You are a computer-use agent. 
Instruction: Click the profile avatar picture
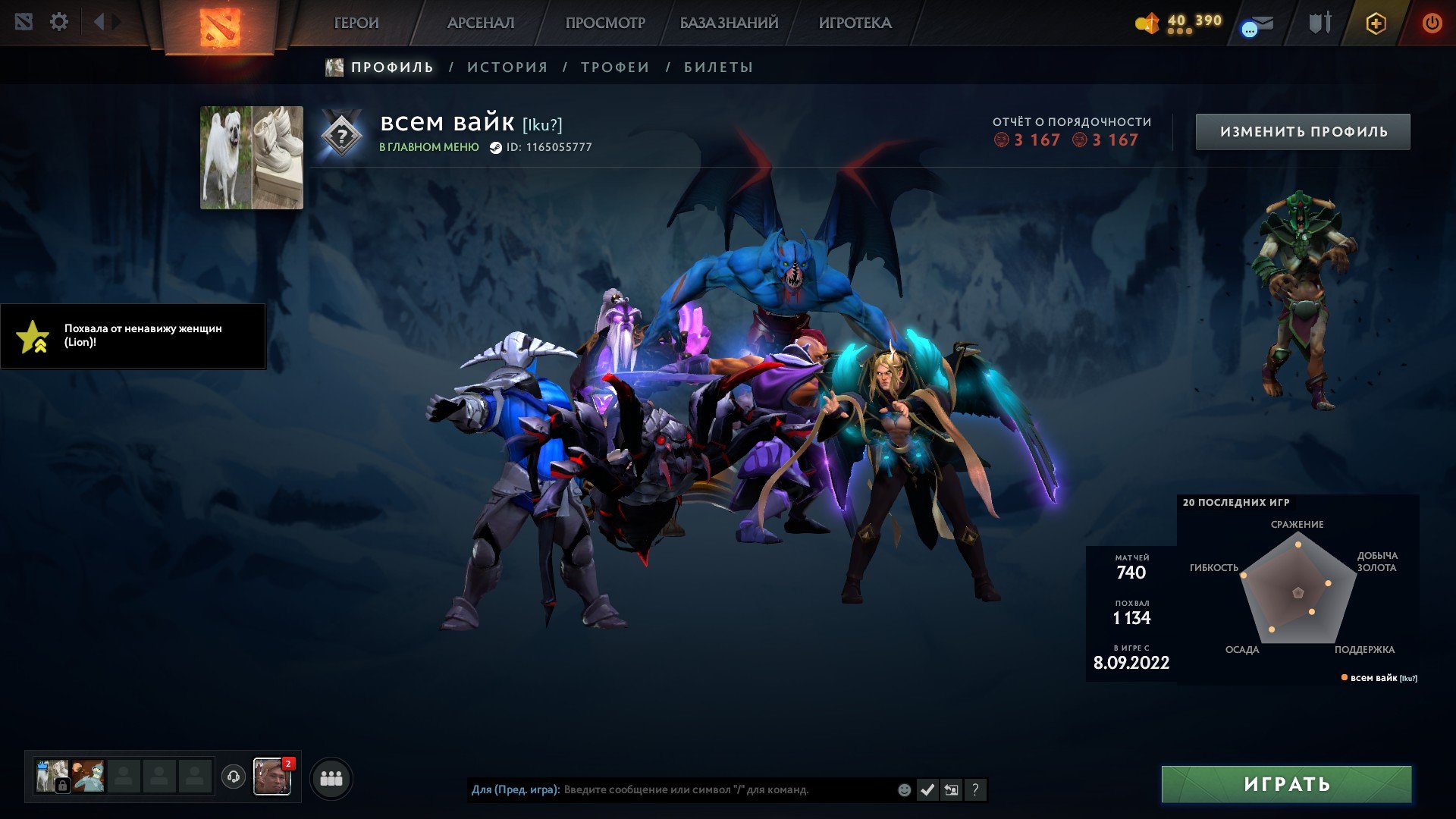pos(252,158)
